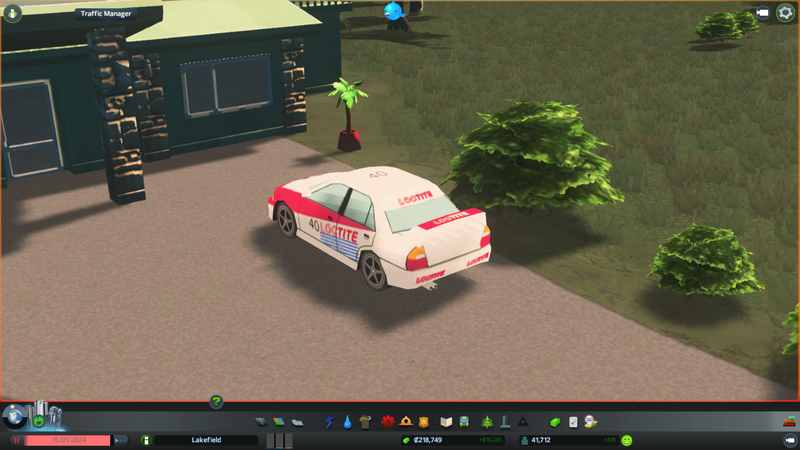
Task: Open the Electricity lightning bolt menu
Action: 329,422
